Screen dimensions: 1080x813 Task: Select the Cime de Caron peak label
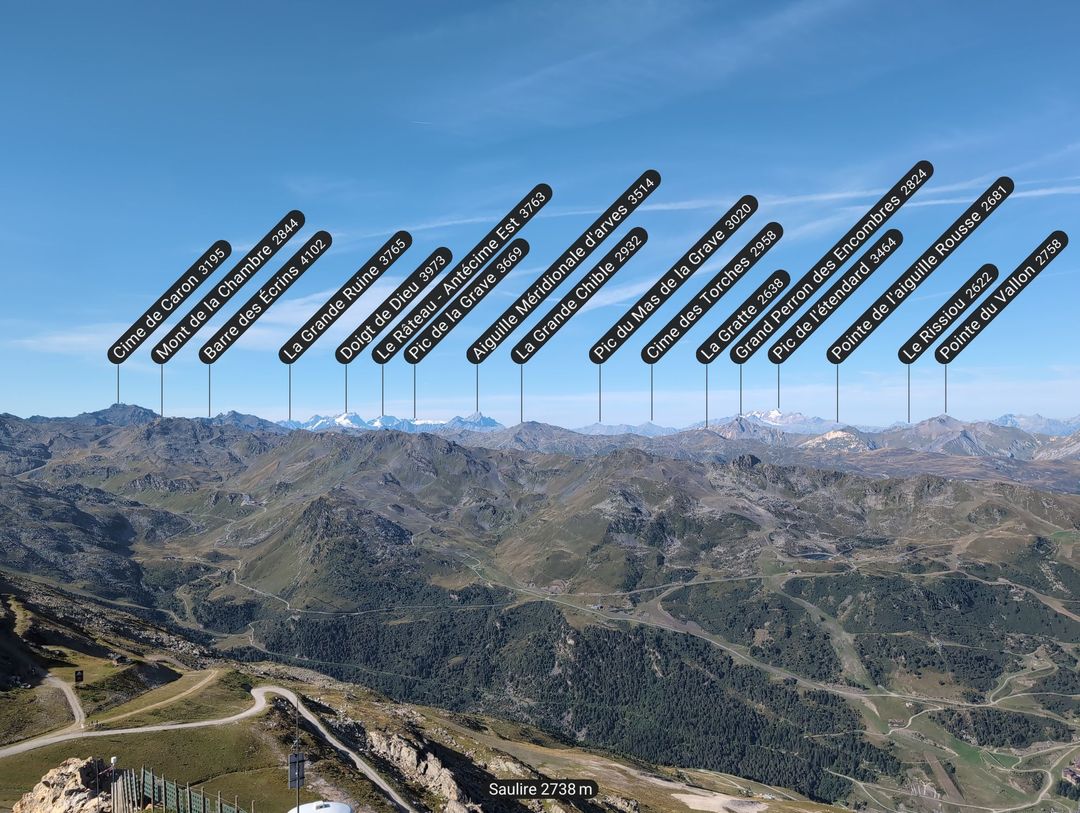point(169,302)
